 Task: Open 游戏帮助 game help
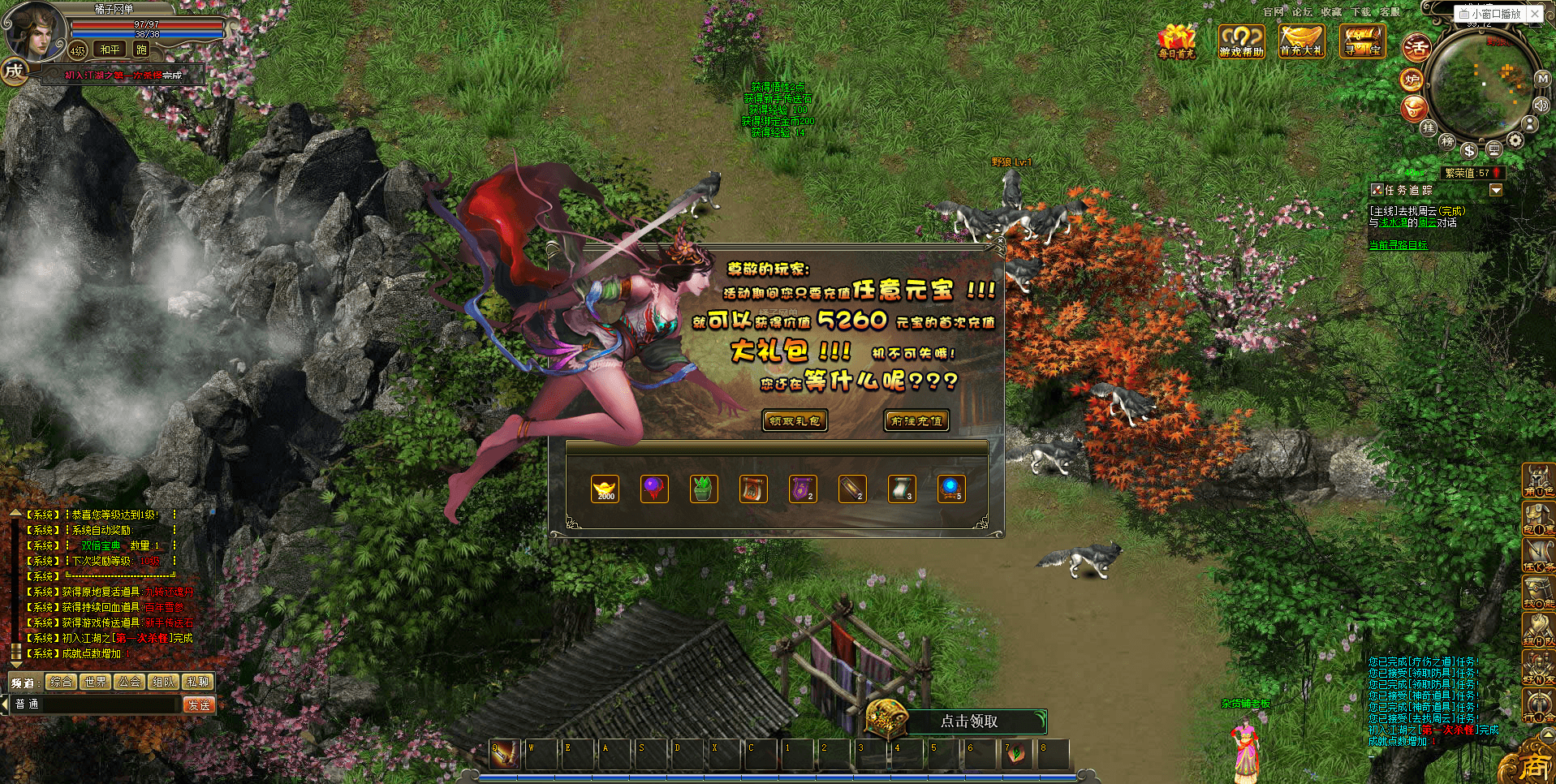point(1241,41)
